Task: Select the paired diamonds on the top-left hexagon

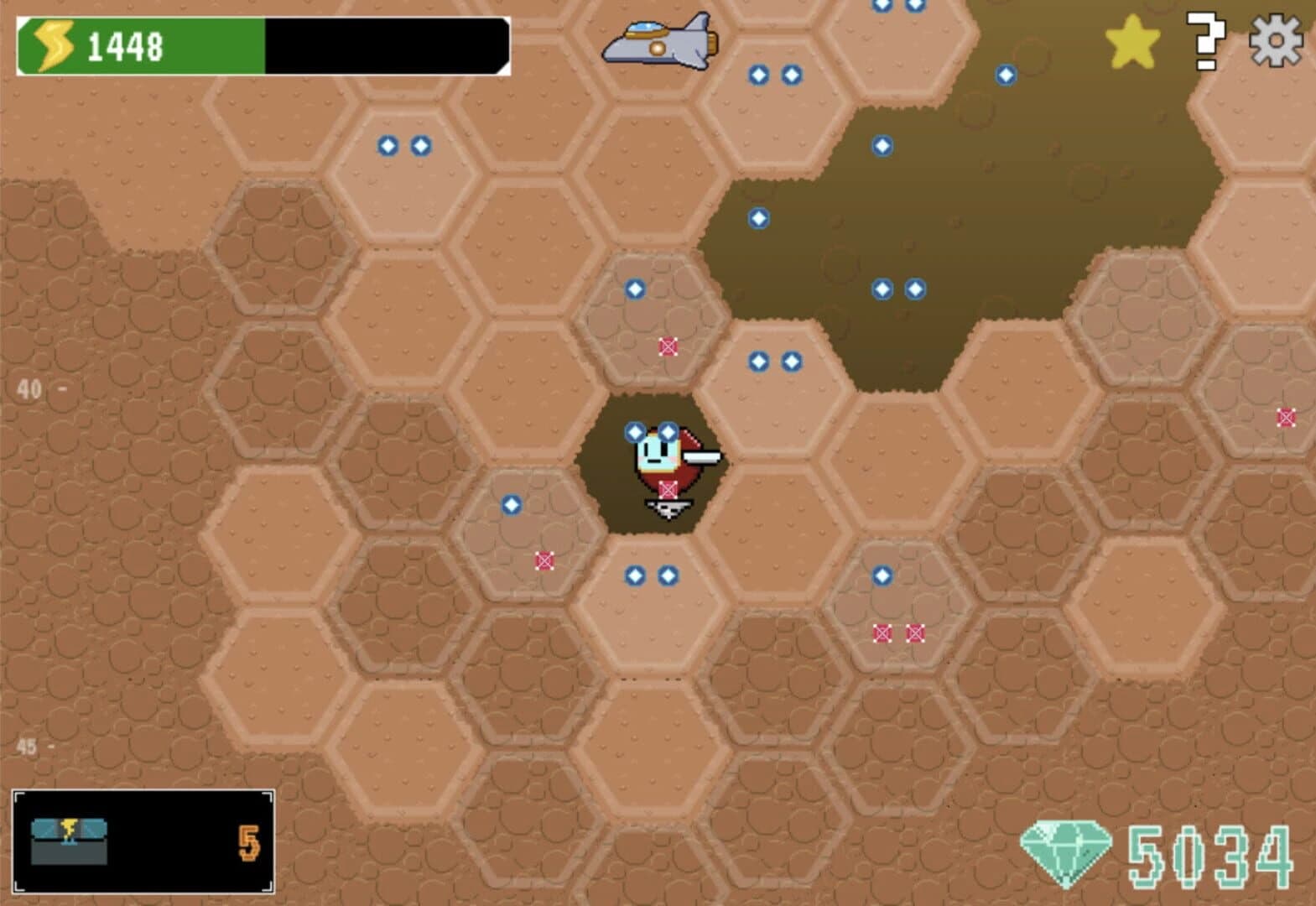Action: (x=403, y=147)
